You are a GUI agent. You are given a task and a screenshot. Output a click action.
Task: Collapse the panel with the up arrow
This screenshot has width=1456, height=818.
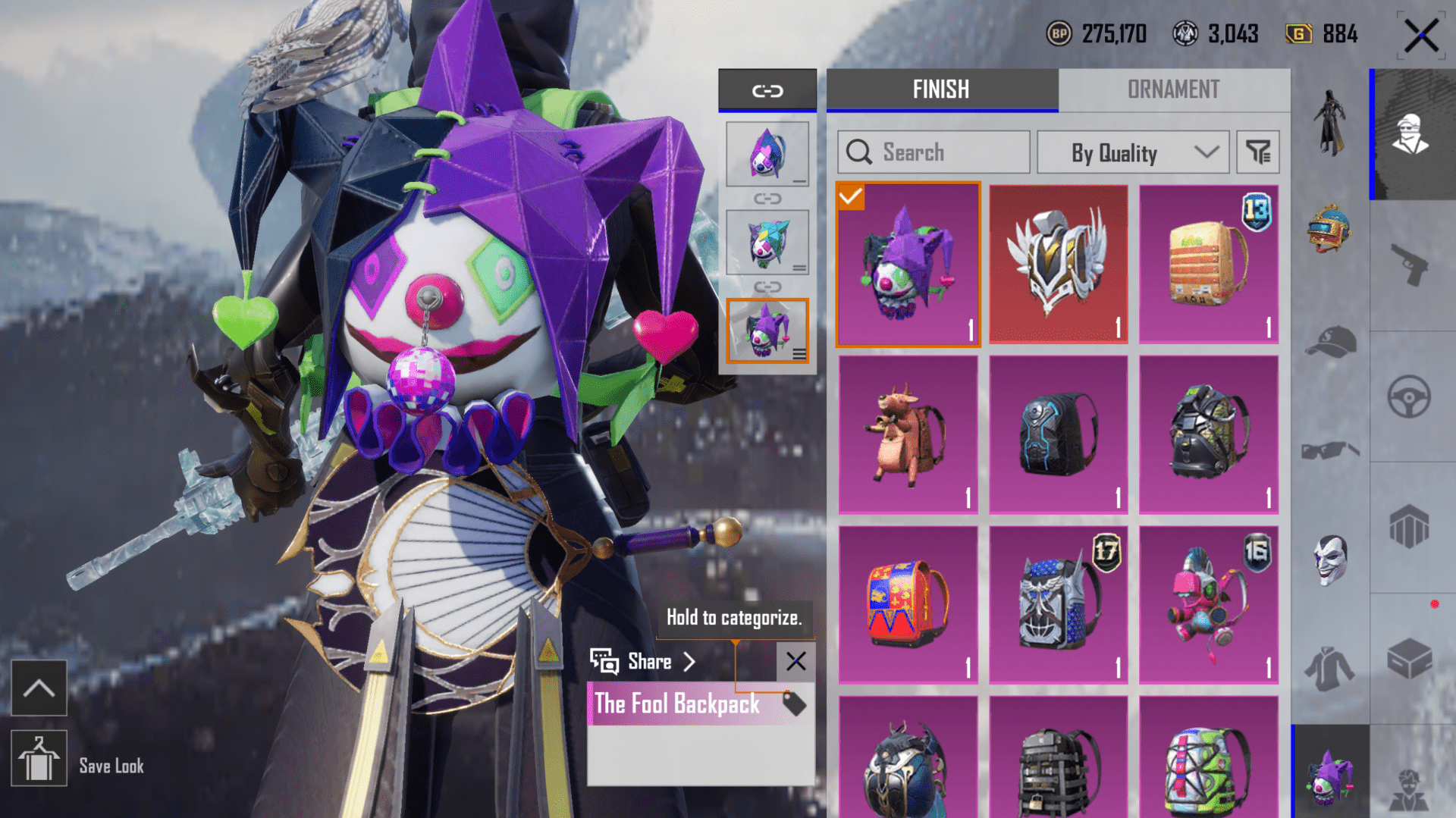[39, 688]
